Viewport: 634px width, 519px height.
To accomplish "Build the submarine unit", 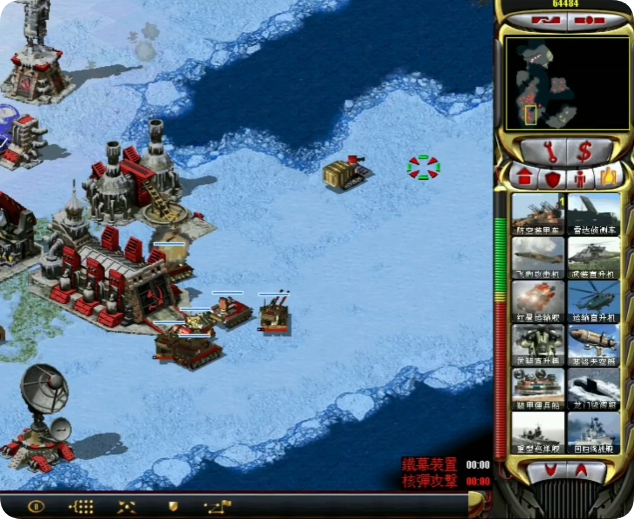I will [594, 388].
